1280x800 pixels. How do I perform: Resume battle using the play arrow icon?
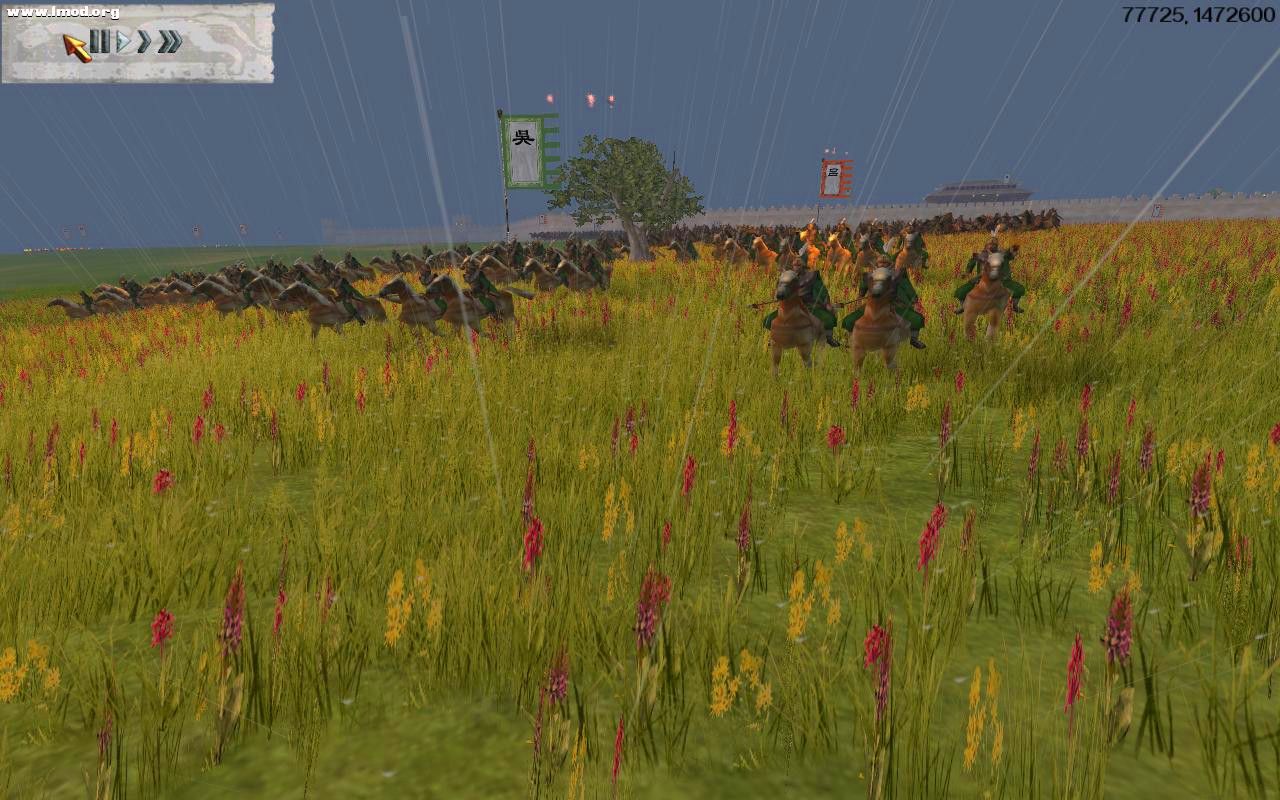(124, 42)
